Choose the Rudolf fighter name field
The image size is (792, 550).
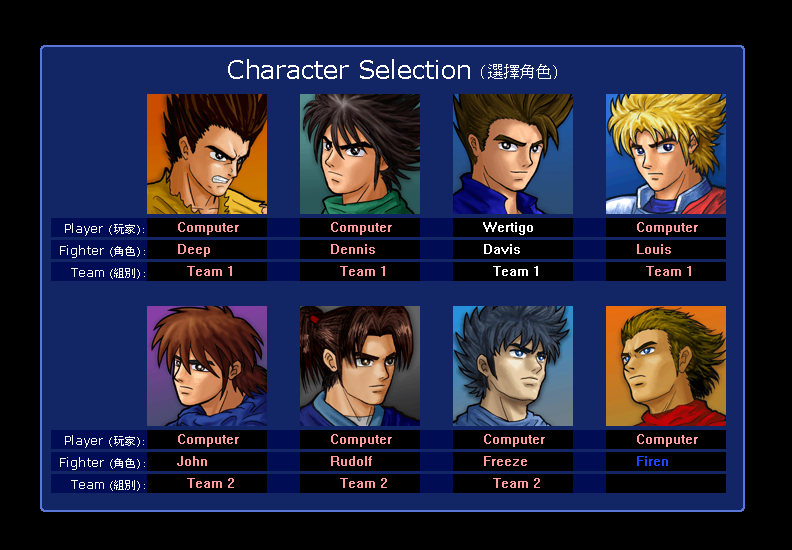point(360,462)
